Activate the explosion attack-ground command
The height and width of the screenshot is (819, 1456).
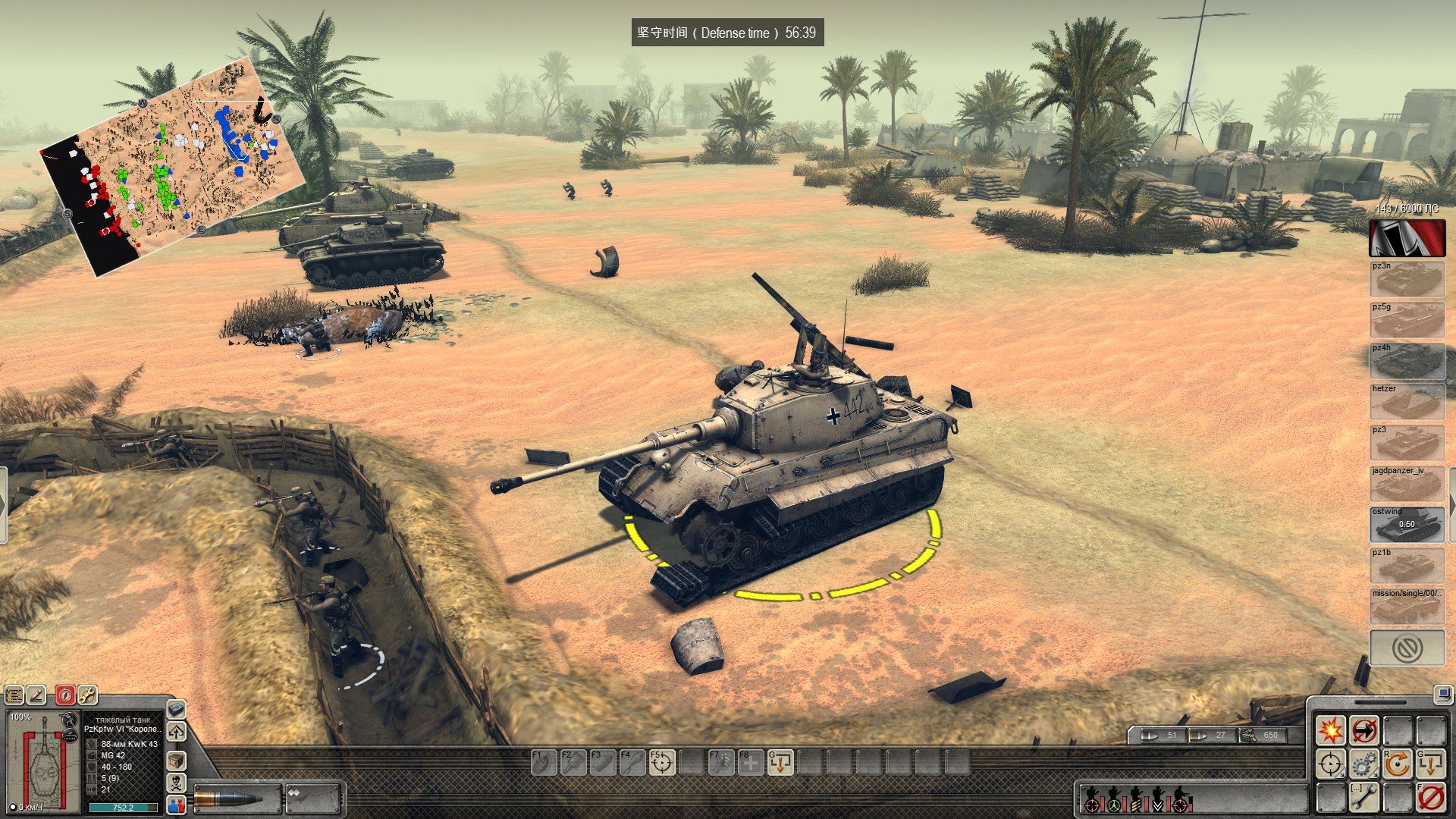[x=1330, y=730]
